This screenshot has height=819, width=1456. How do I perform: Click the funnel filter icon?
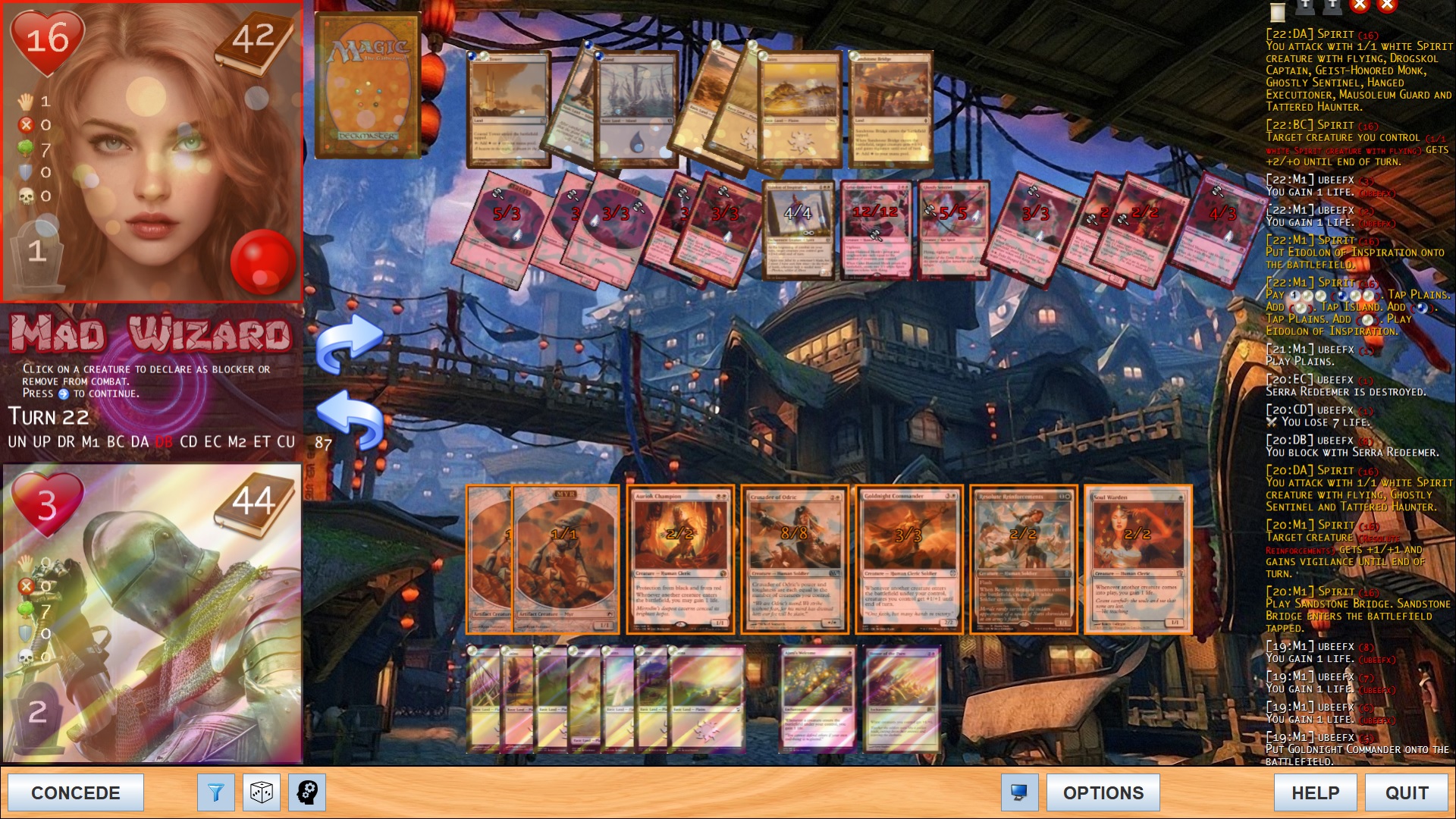[x=215, y=792]
